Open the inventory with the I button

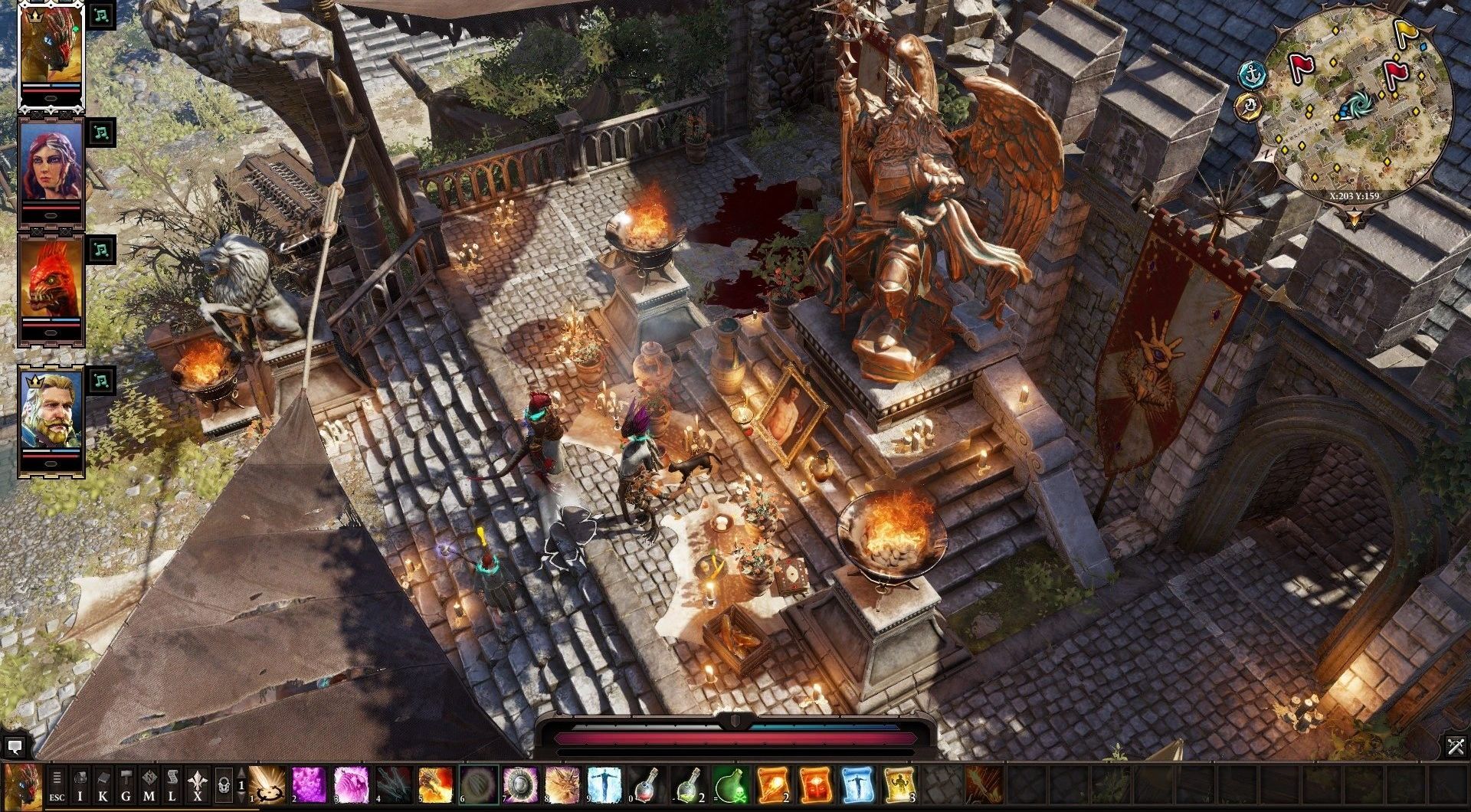(80, 786)
